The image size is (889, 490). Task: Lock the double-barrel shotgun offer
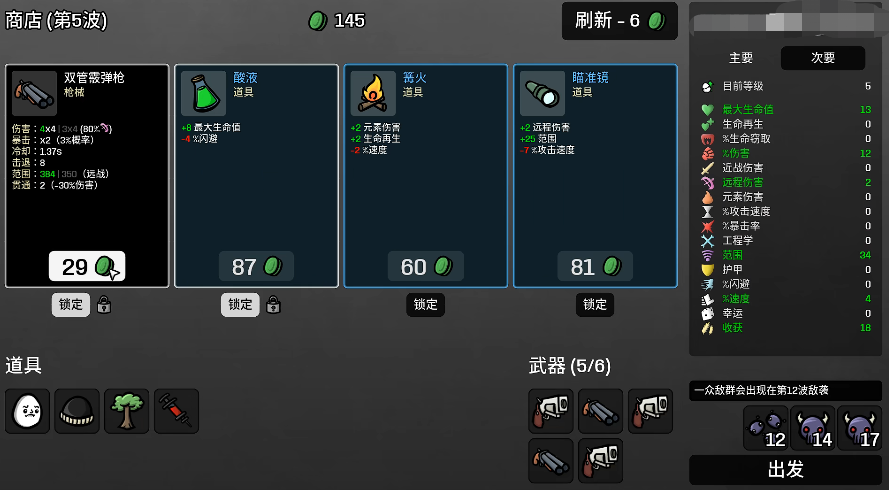coord(71,305)
